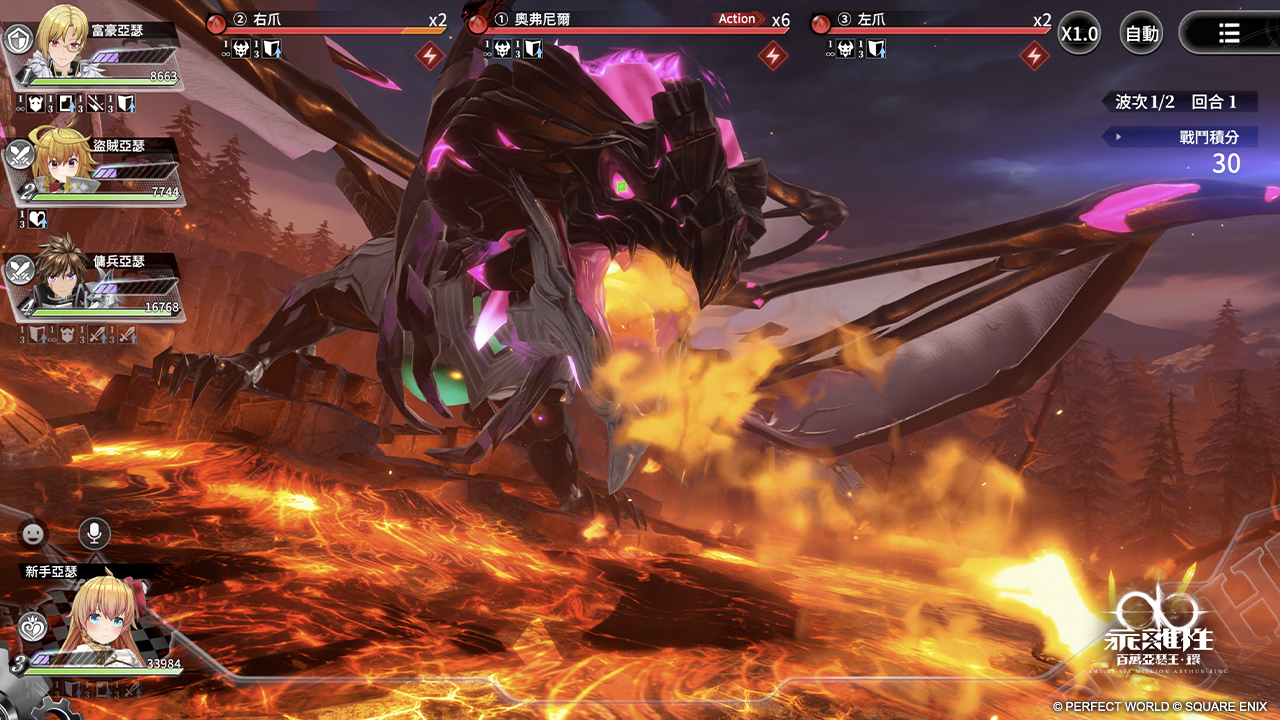Screen dimensions: 1280x720
Task: Select 傭兵亞瑟 party member portrait
Action: pyautogui.click(x=62, y=277)
